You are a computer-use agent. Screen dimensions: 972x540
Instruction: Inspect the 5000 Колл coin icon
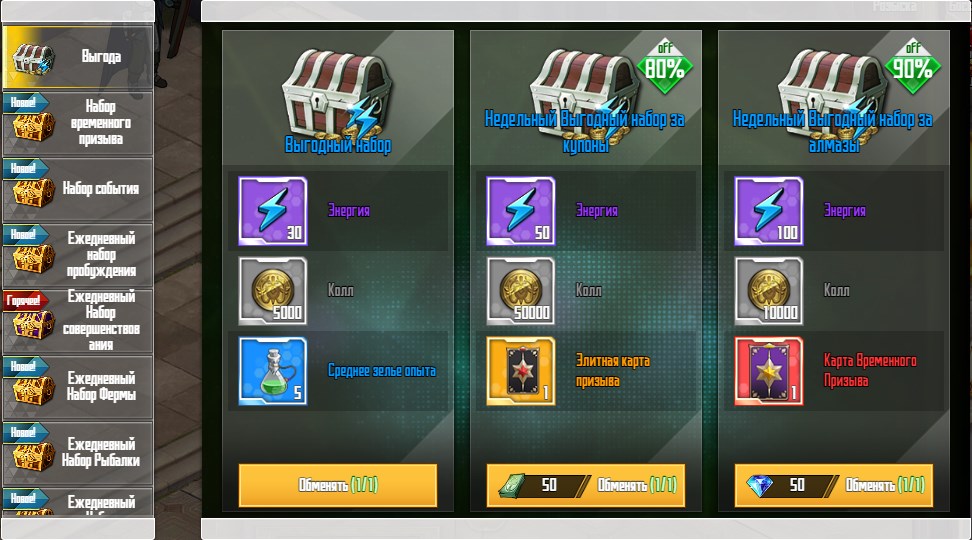click(x=272, y=291)
